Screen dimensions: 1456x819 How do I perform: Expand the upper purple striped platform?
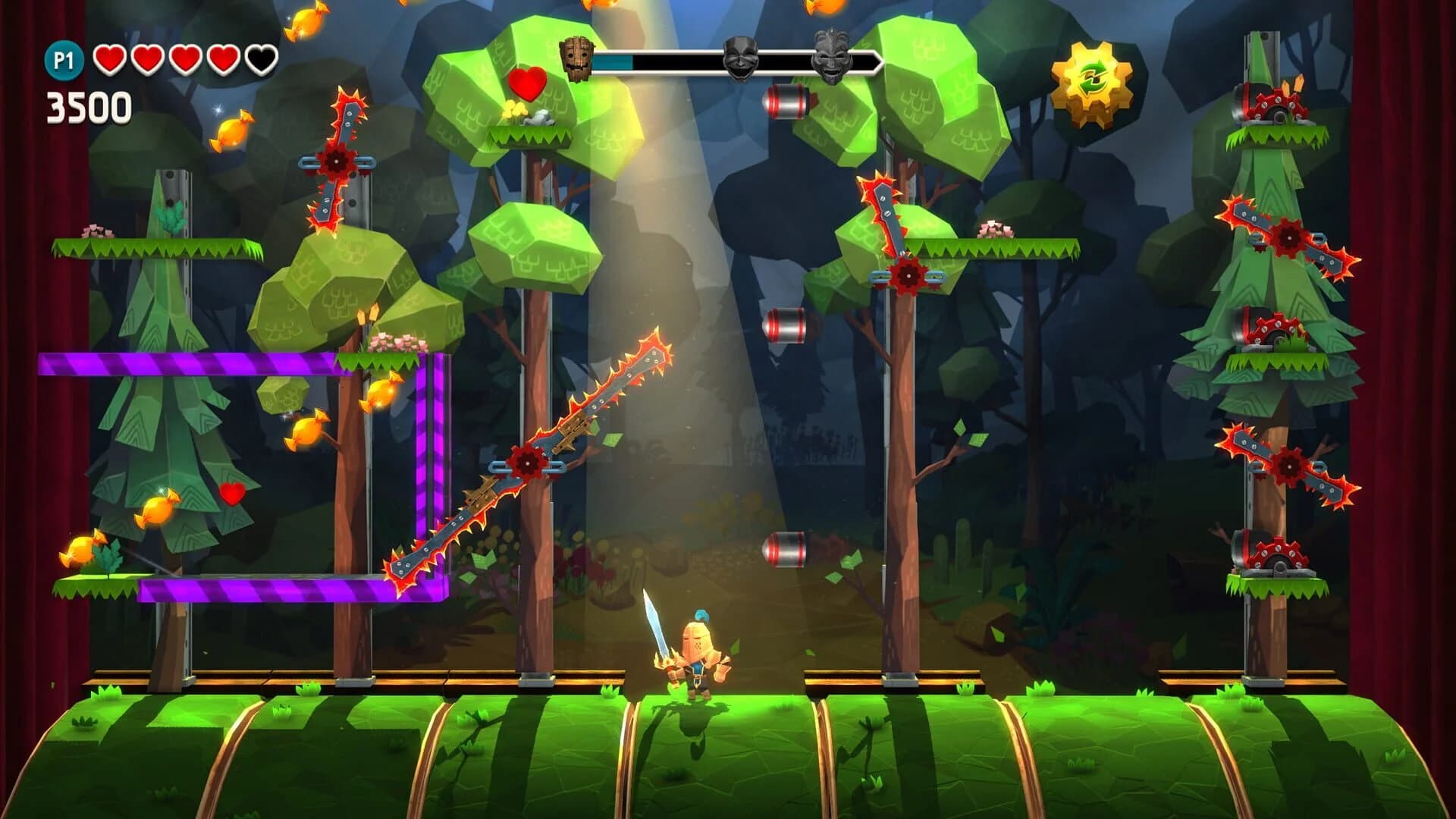coord(190,364)
